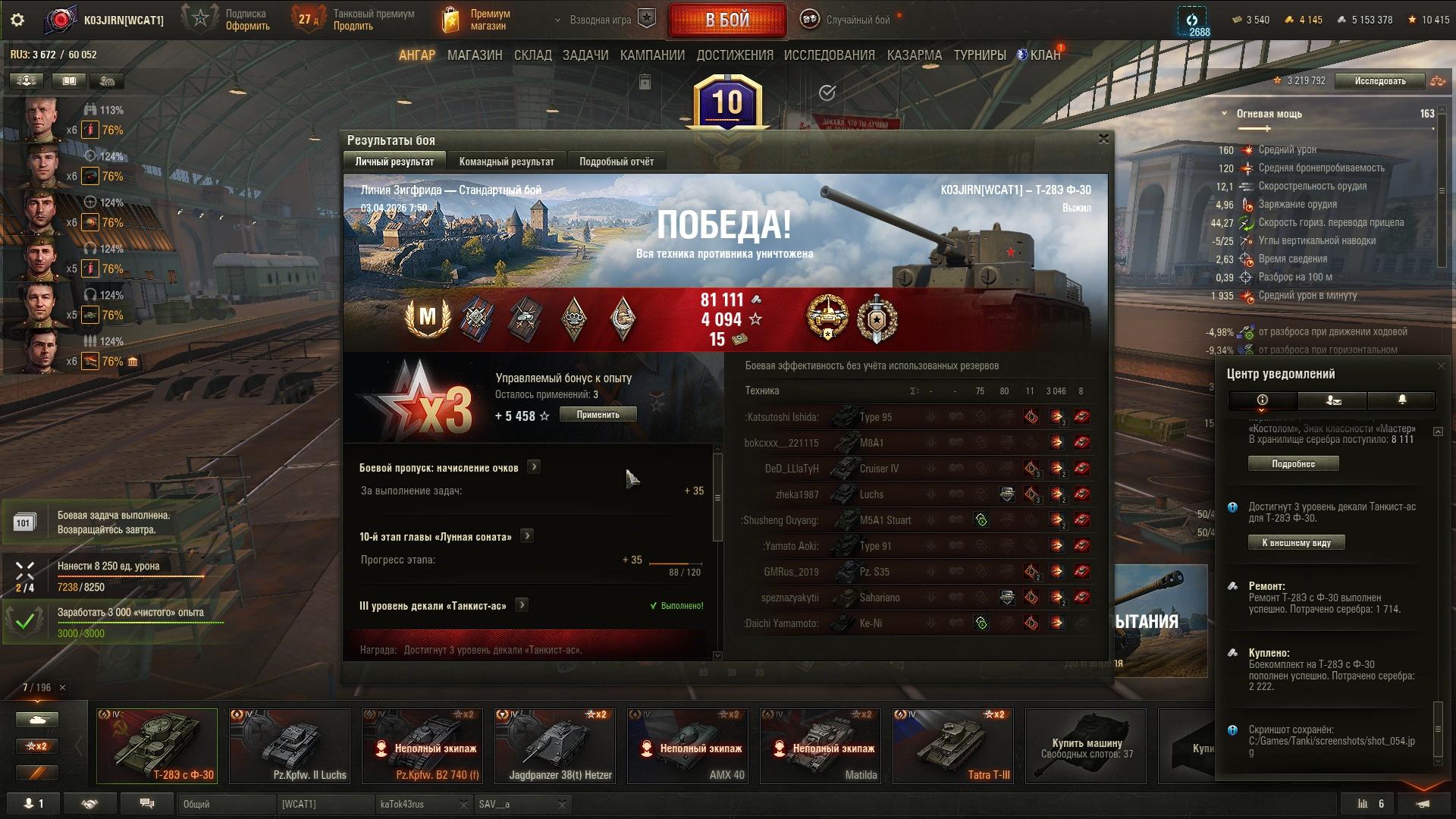Choose the Jagdpanzer 38(t) Hetzer in carousel

555,745
